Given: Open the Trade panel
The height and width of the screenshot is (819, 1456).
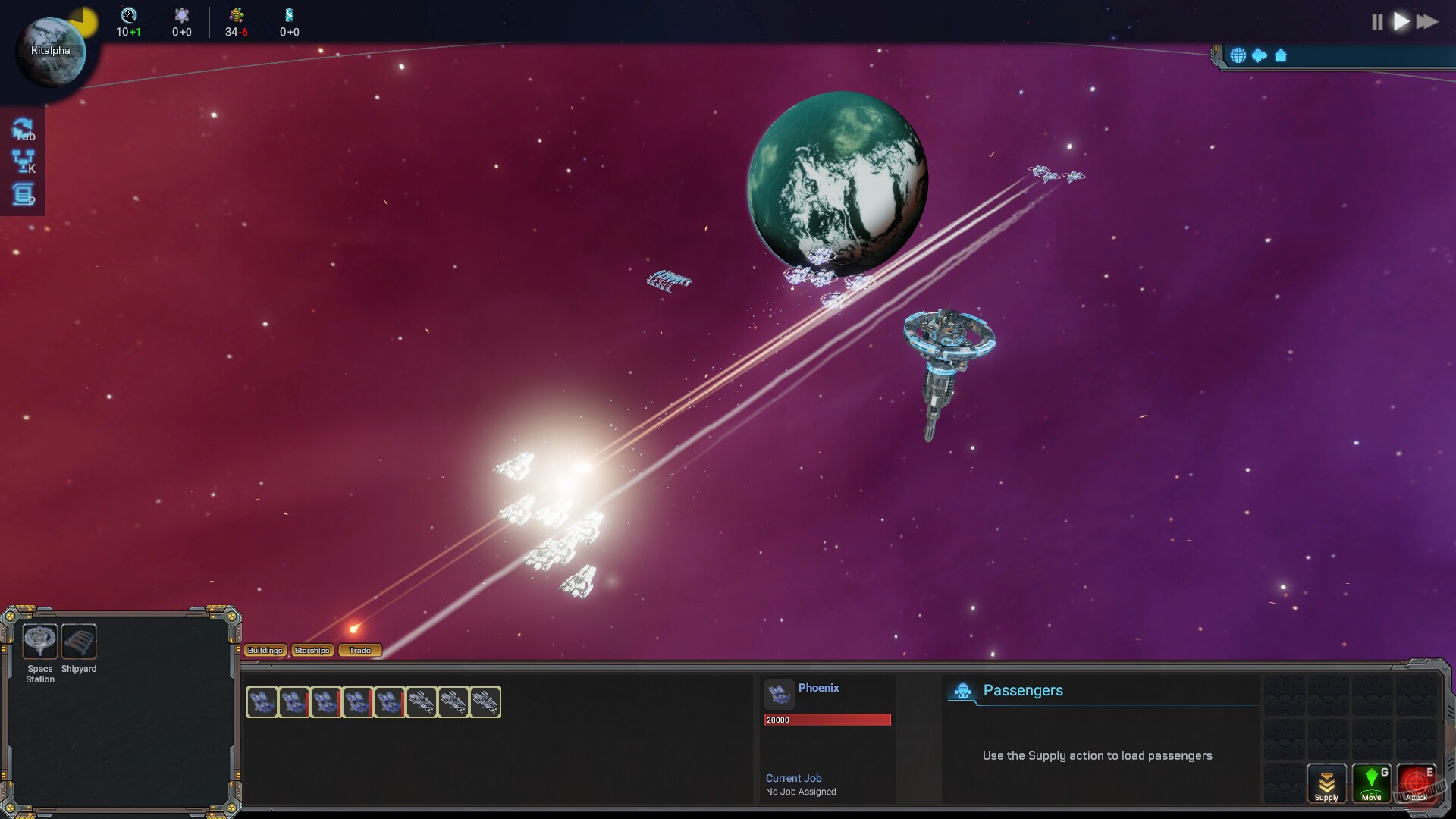Looking at the screenshot, I should pyautogui.click(x=360, y=650).
